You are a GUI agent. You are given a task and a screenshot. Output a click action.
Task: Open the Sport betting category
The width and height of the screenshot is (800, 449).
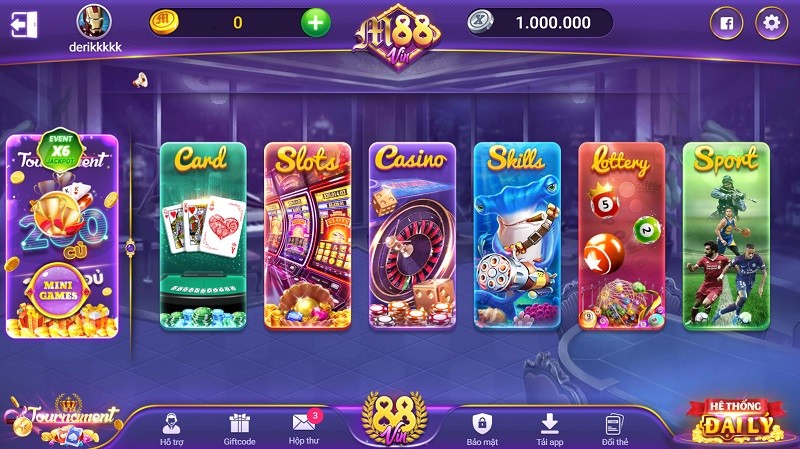click(726, 236)
